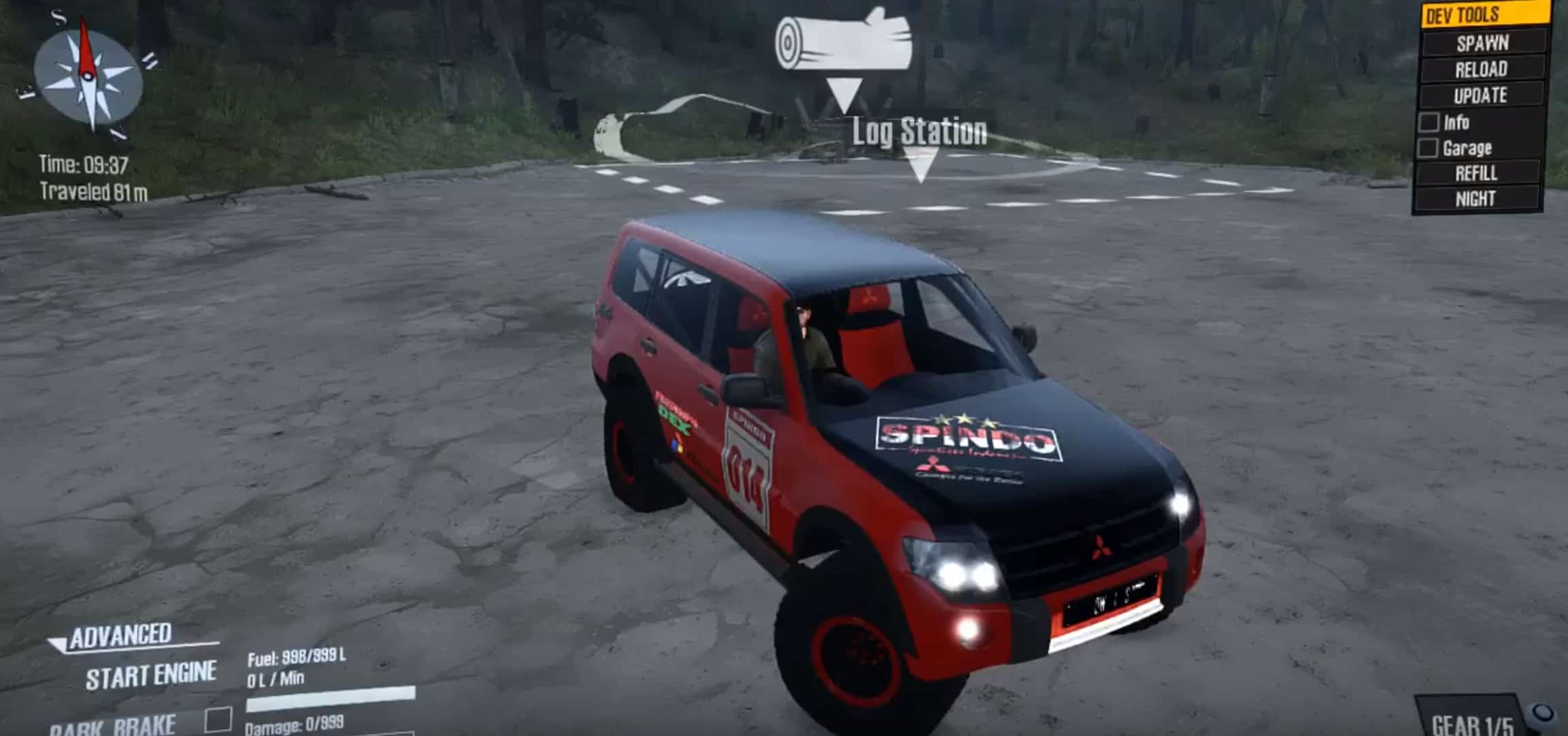Refill the vehicle with REFILL button

click(x=1477, y=174)
